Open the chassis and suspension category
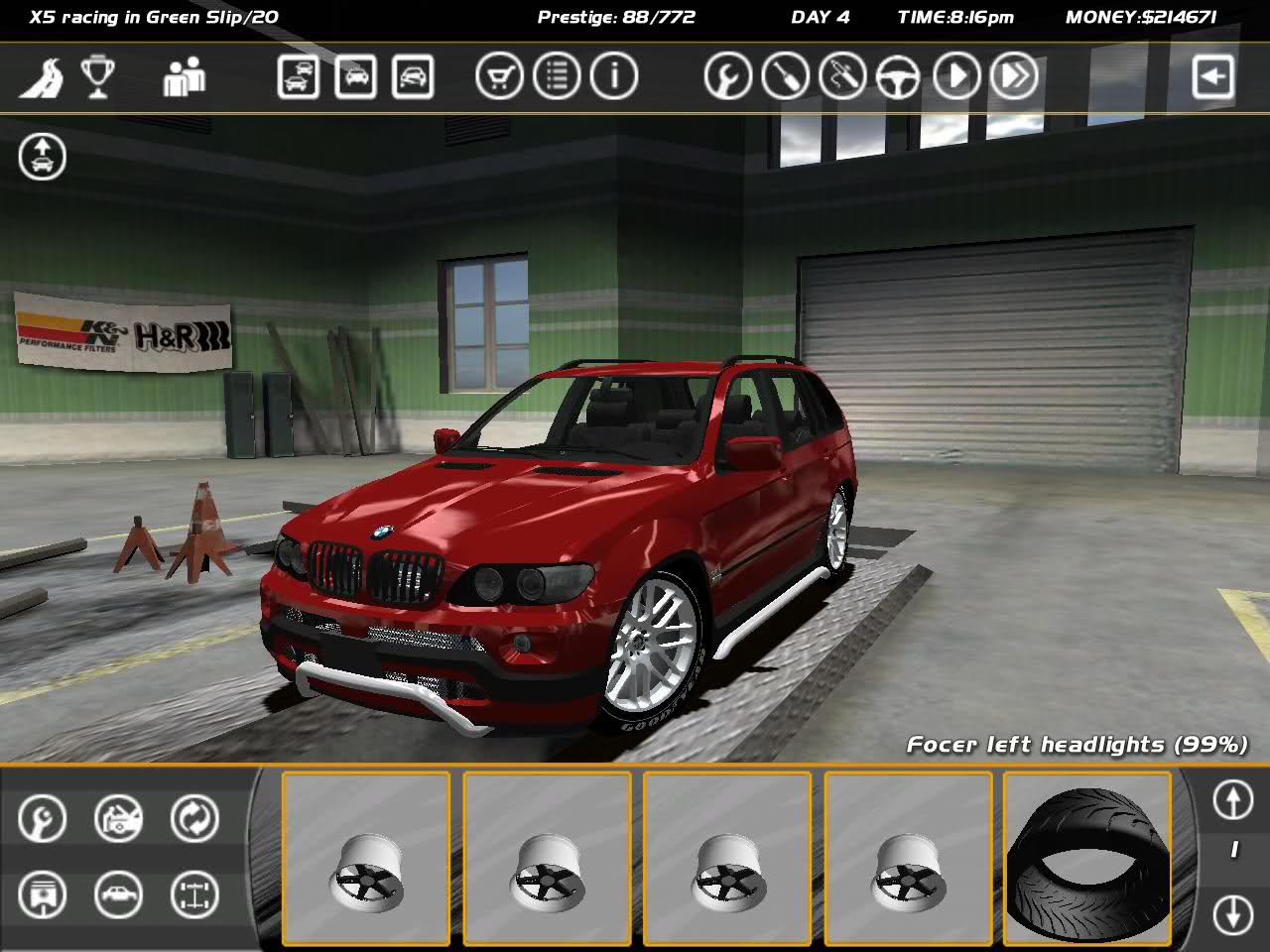 [194, 893]
